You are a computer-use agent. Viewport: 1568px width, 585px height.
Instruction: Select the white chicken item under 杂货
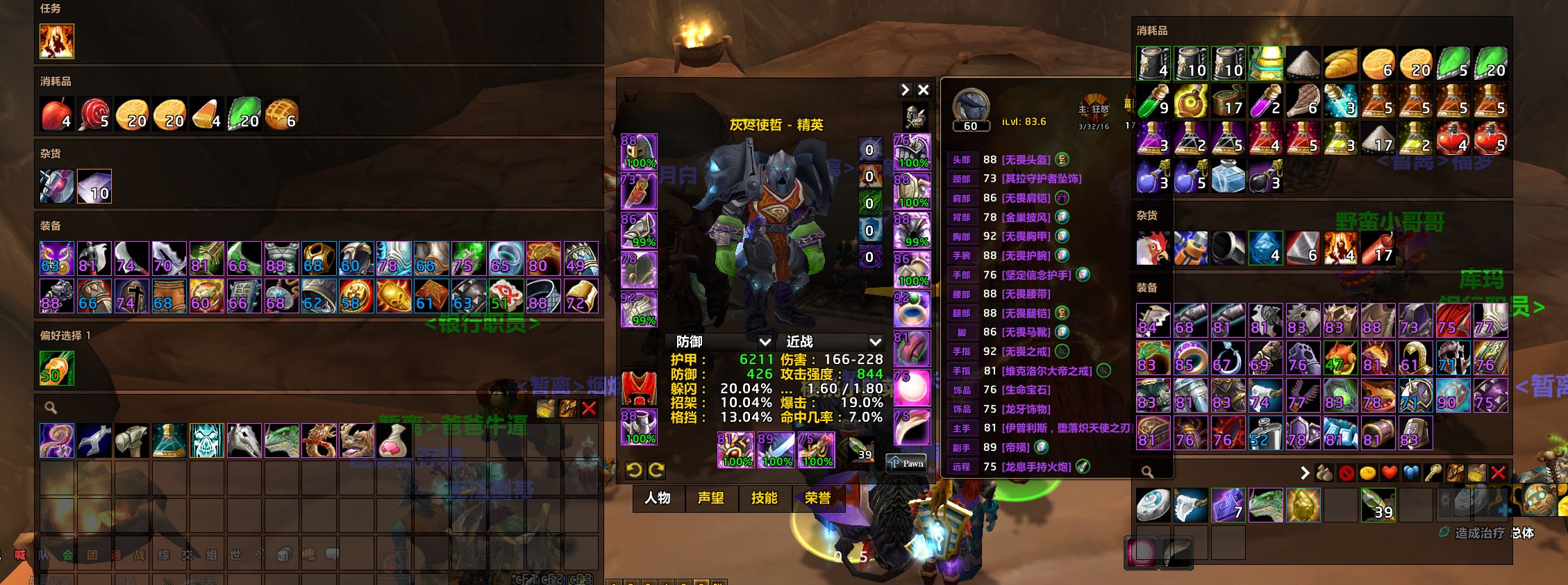(x=1153, y=248)
